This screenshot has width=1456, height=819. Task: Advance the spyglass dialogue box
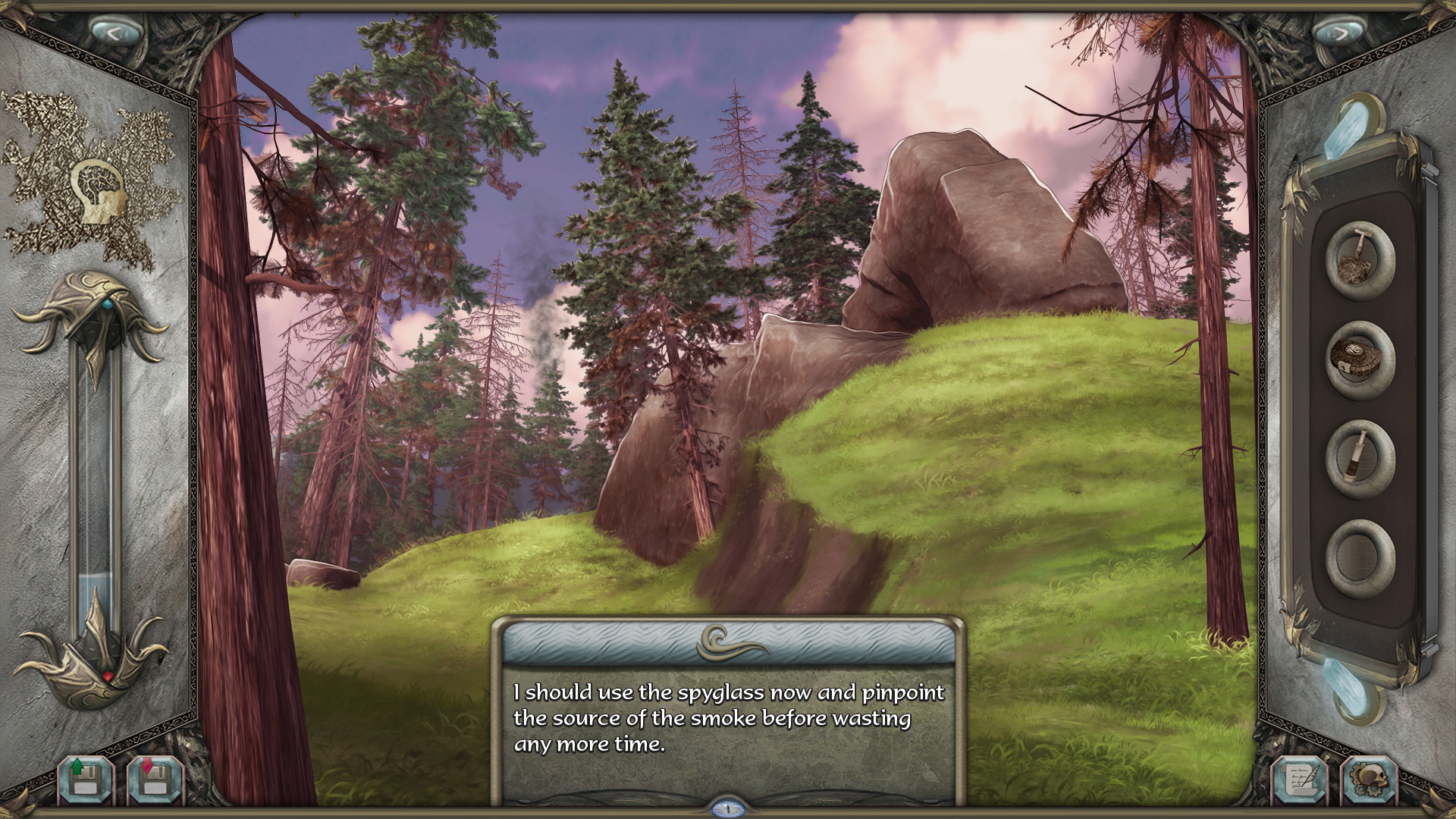(728, 717)
